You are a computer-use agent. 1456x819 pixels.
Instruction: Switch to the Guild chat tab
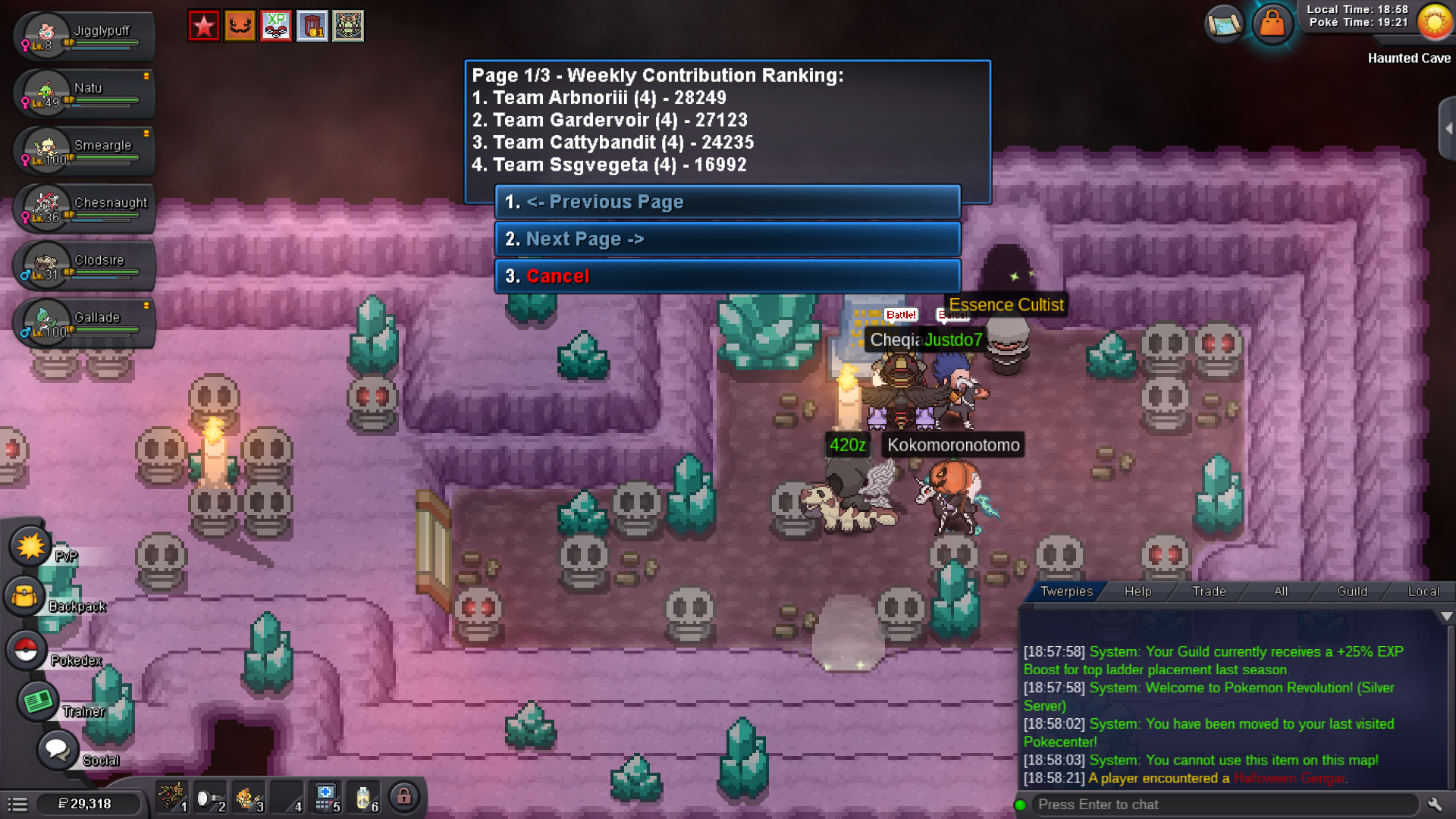pos(1352,591)
